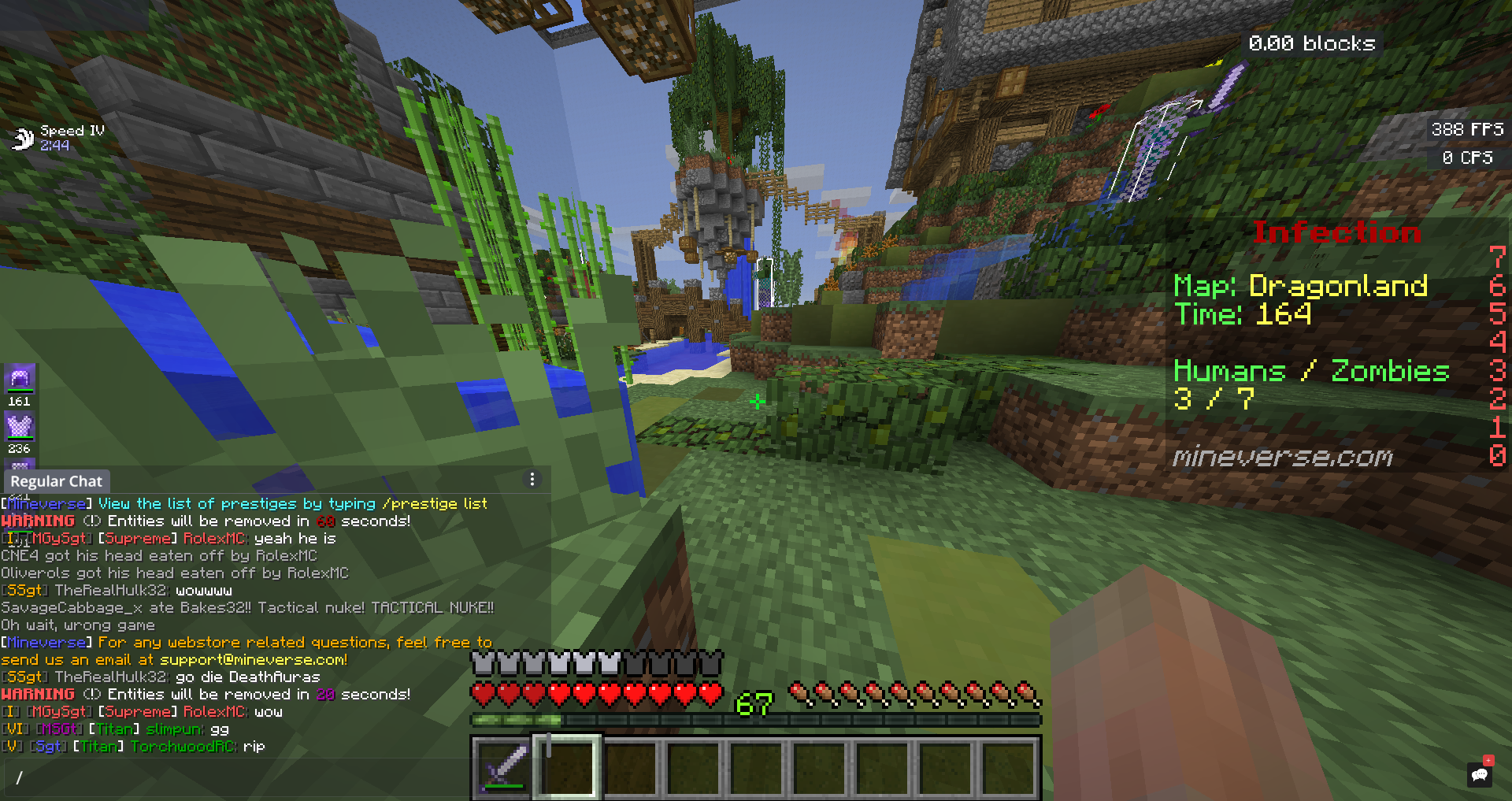Open the chat bubble notification icon
This screenshot has height=801, width=1512.
pyautogui.click(x=1480, y=774)
